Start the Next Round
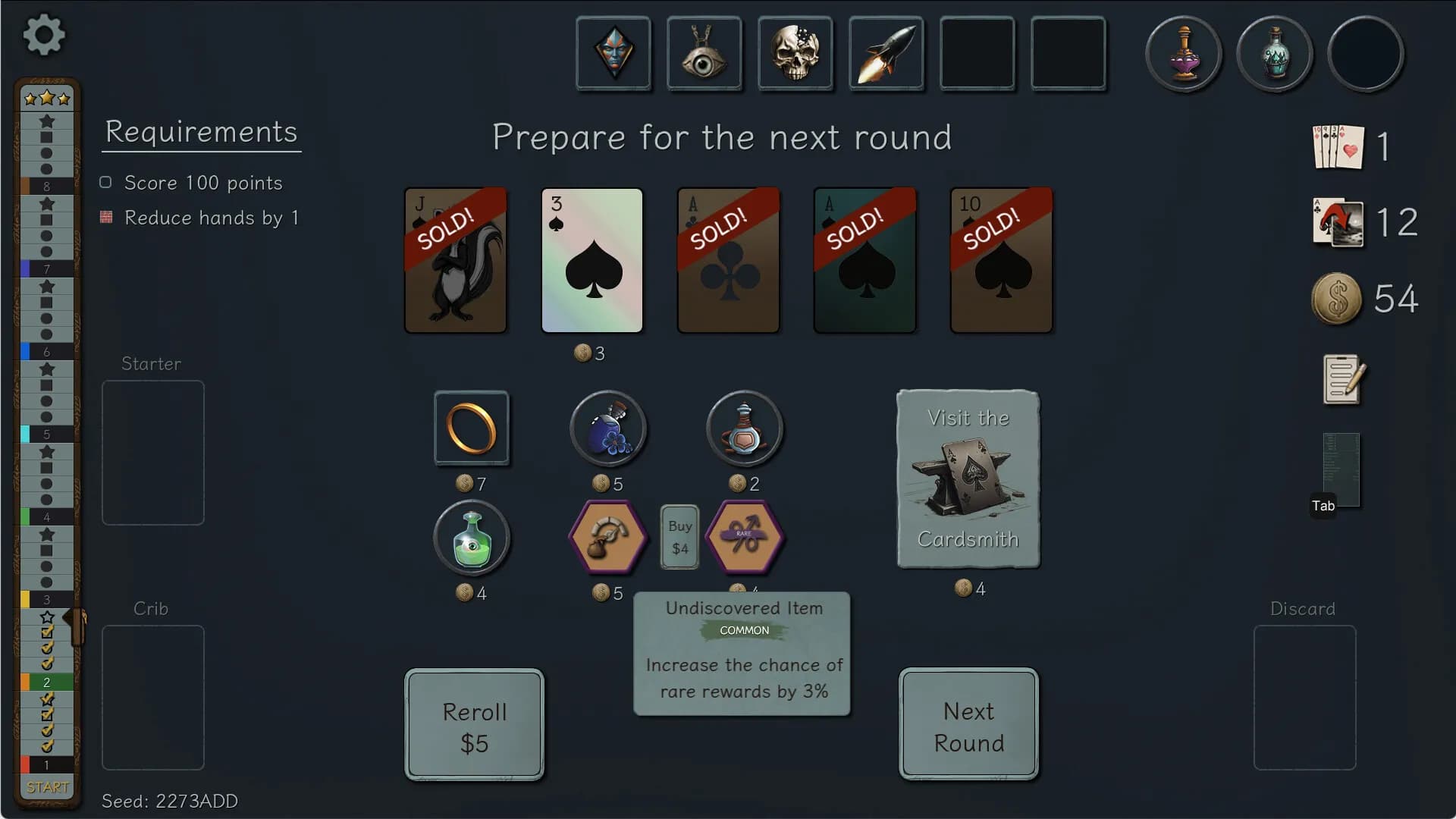1456x819 pixels. coord(968,726)
